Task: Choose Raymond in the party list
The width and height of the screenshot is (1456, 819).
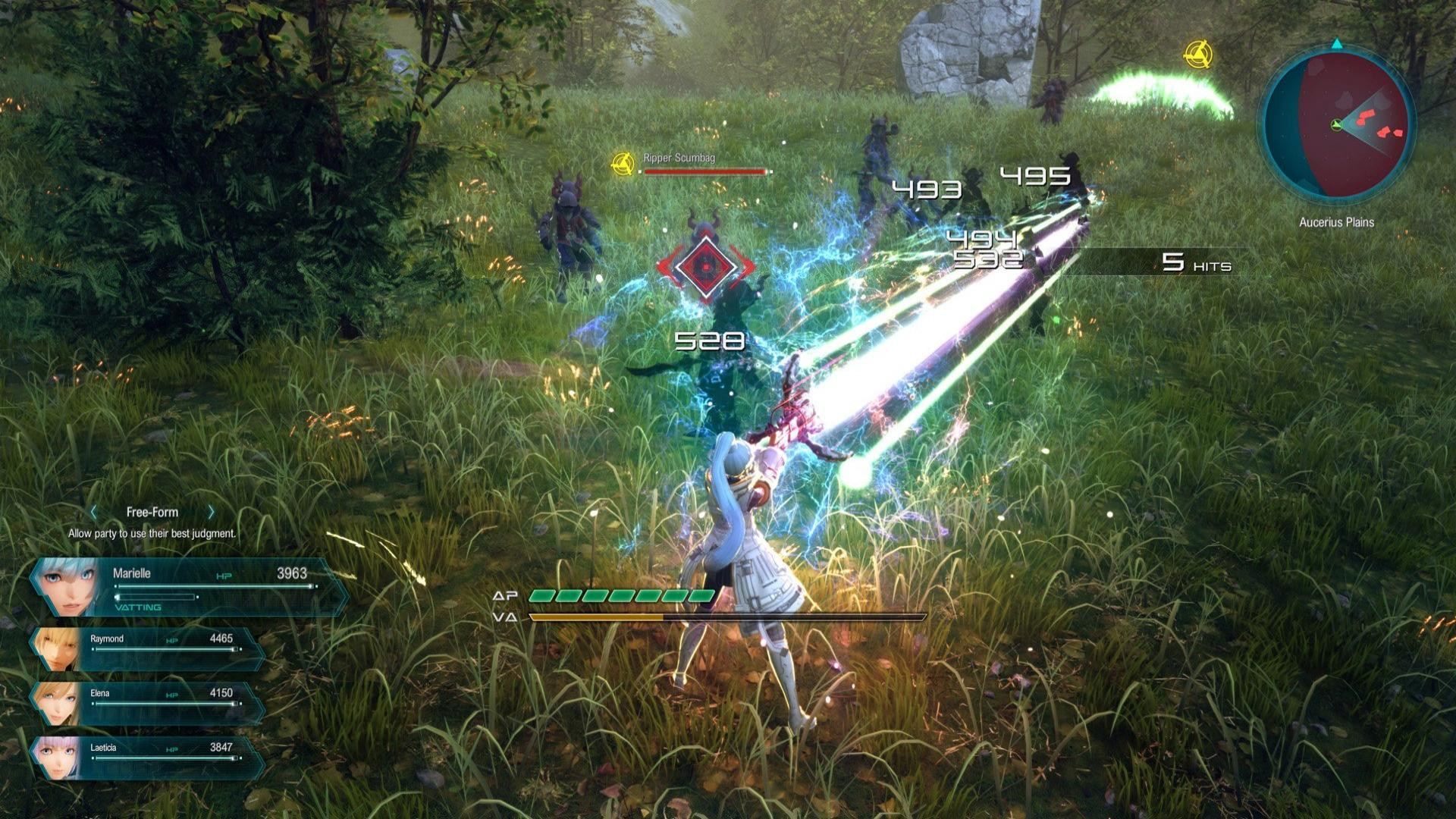Action: coord(148,650)
